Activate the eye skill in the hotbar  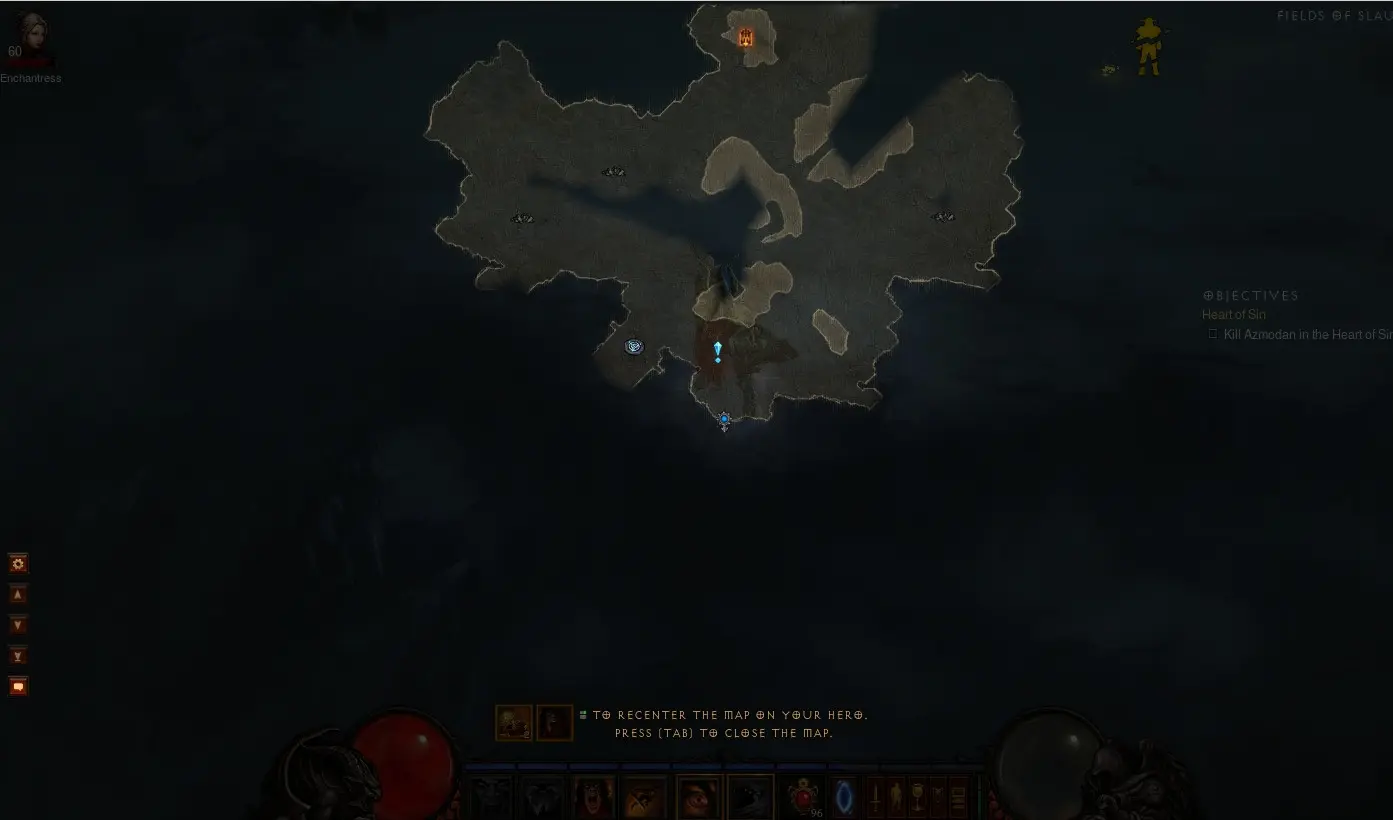click(696, 798)
